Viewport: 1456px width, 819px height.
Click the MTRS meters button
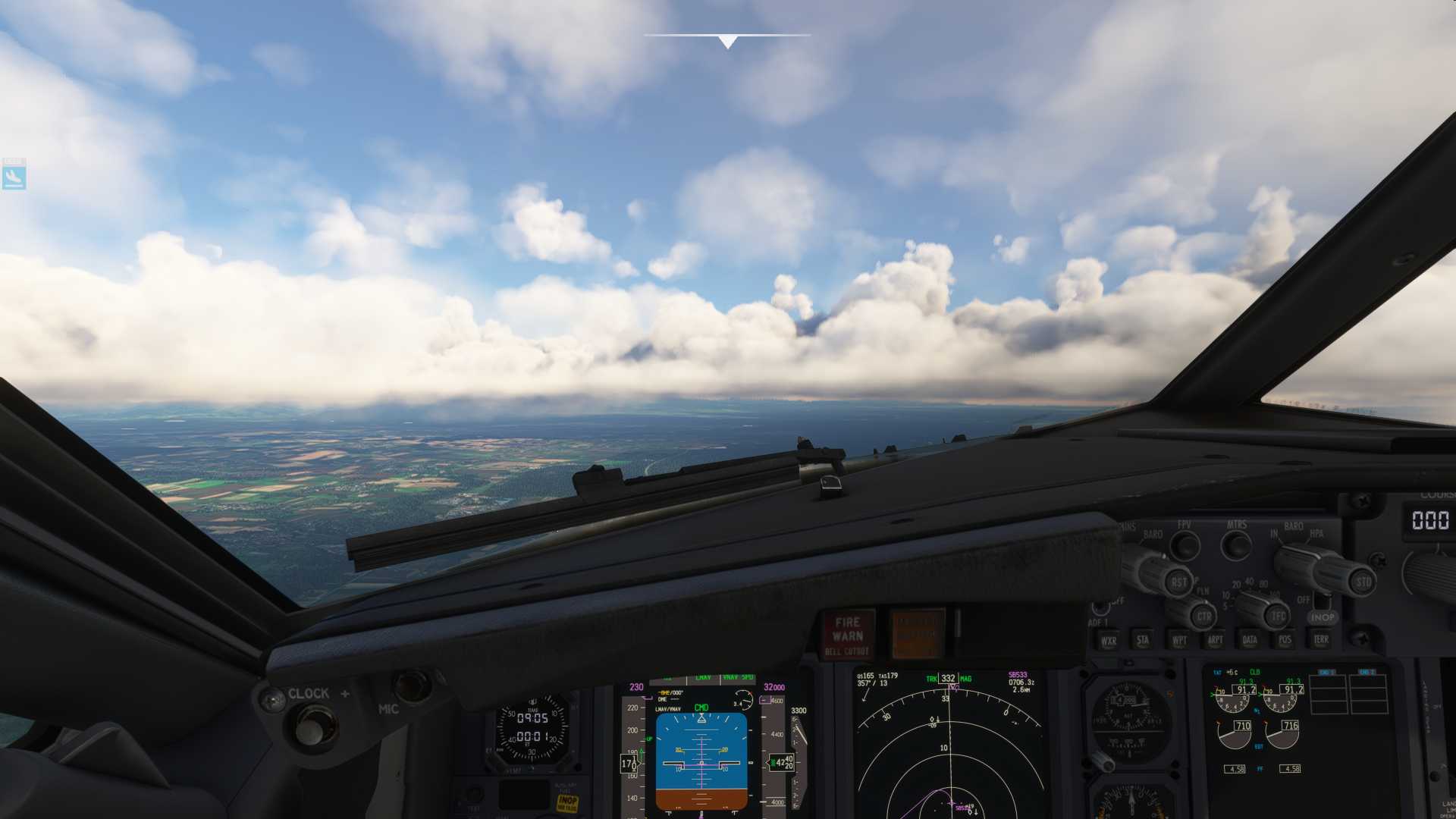(1236, 544)
